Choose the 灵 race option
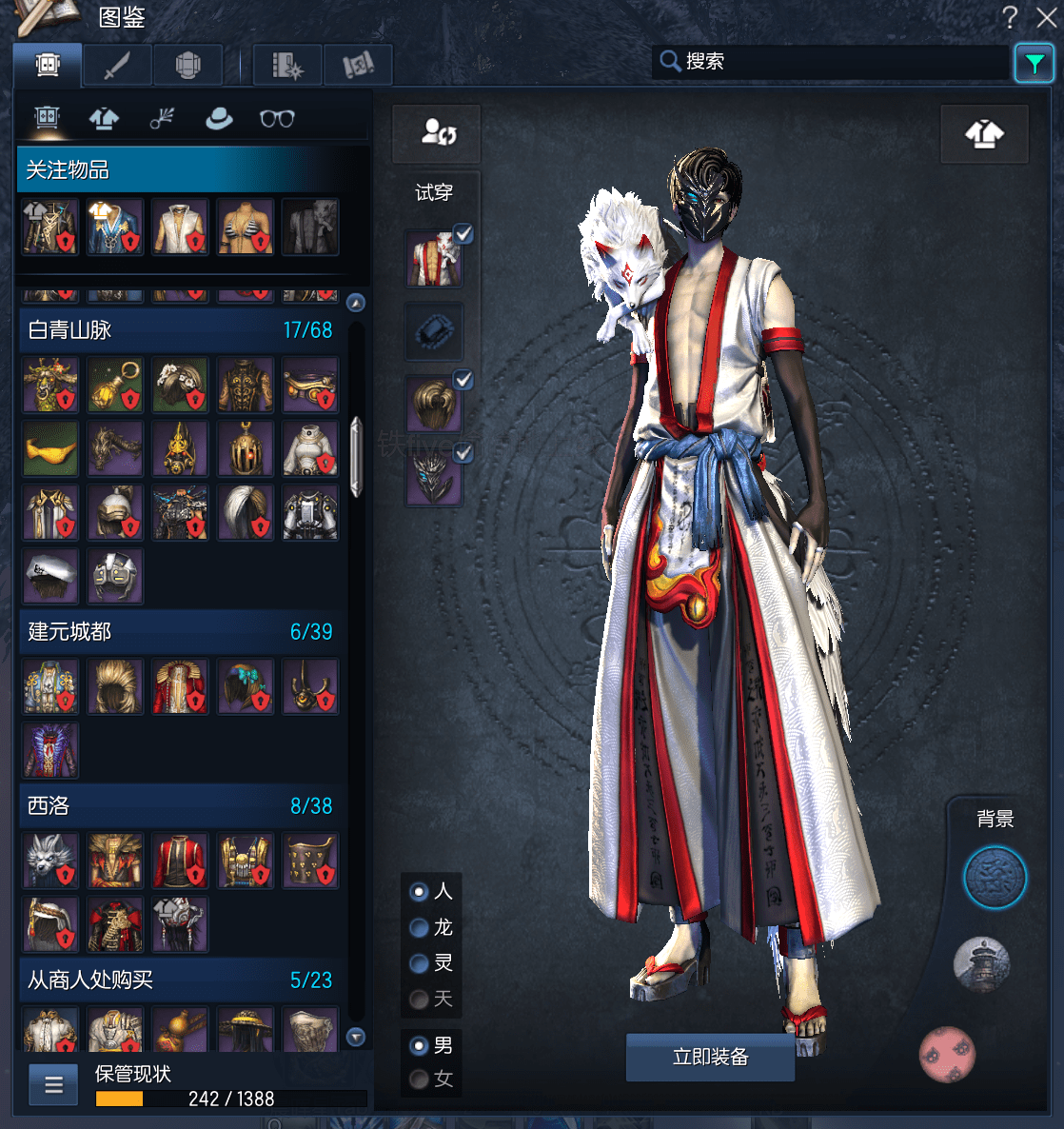1064x1129 pixels. click(419, 963)
